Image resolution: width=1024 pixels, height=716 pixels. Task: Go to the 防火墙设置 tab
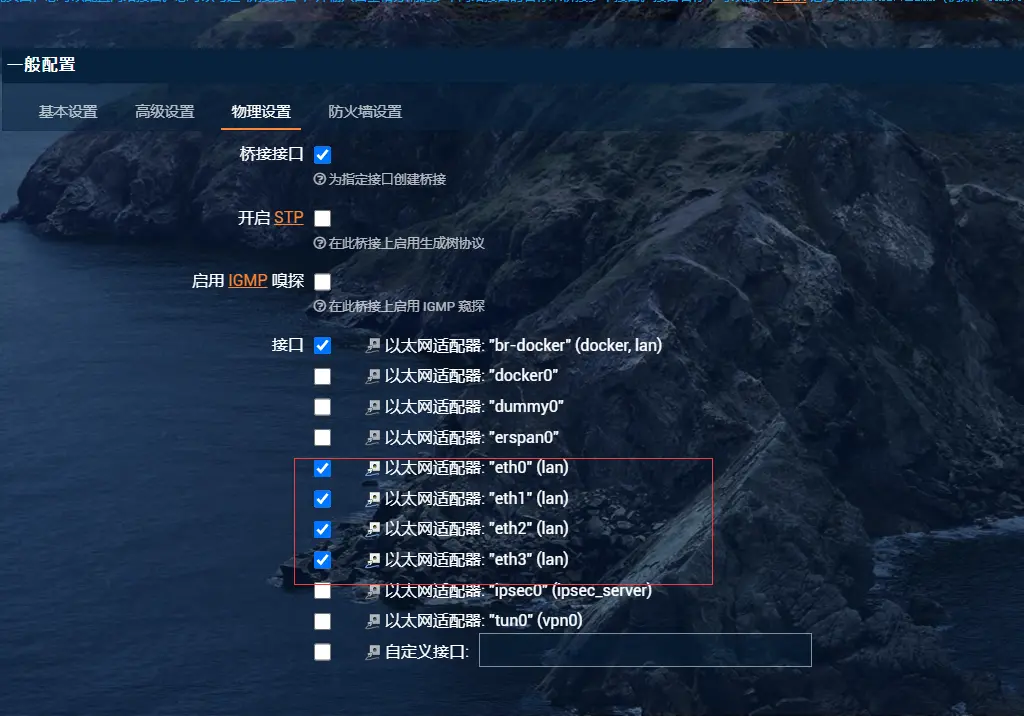tap(365, 112)
